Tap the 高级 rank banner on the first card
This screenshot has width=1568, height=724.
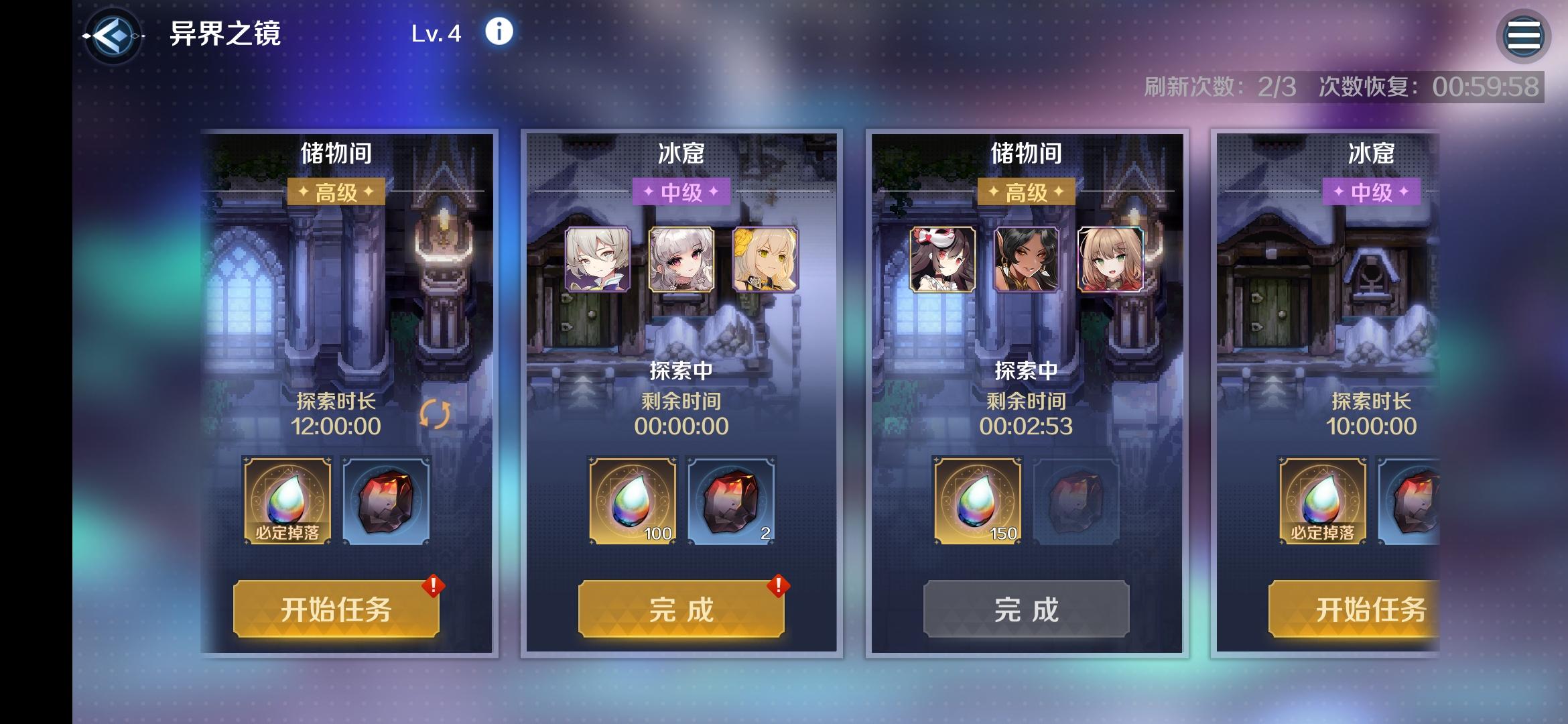[x=337, y=191]
